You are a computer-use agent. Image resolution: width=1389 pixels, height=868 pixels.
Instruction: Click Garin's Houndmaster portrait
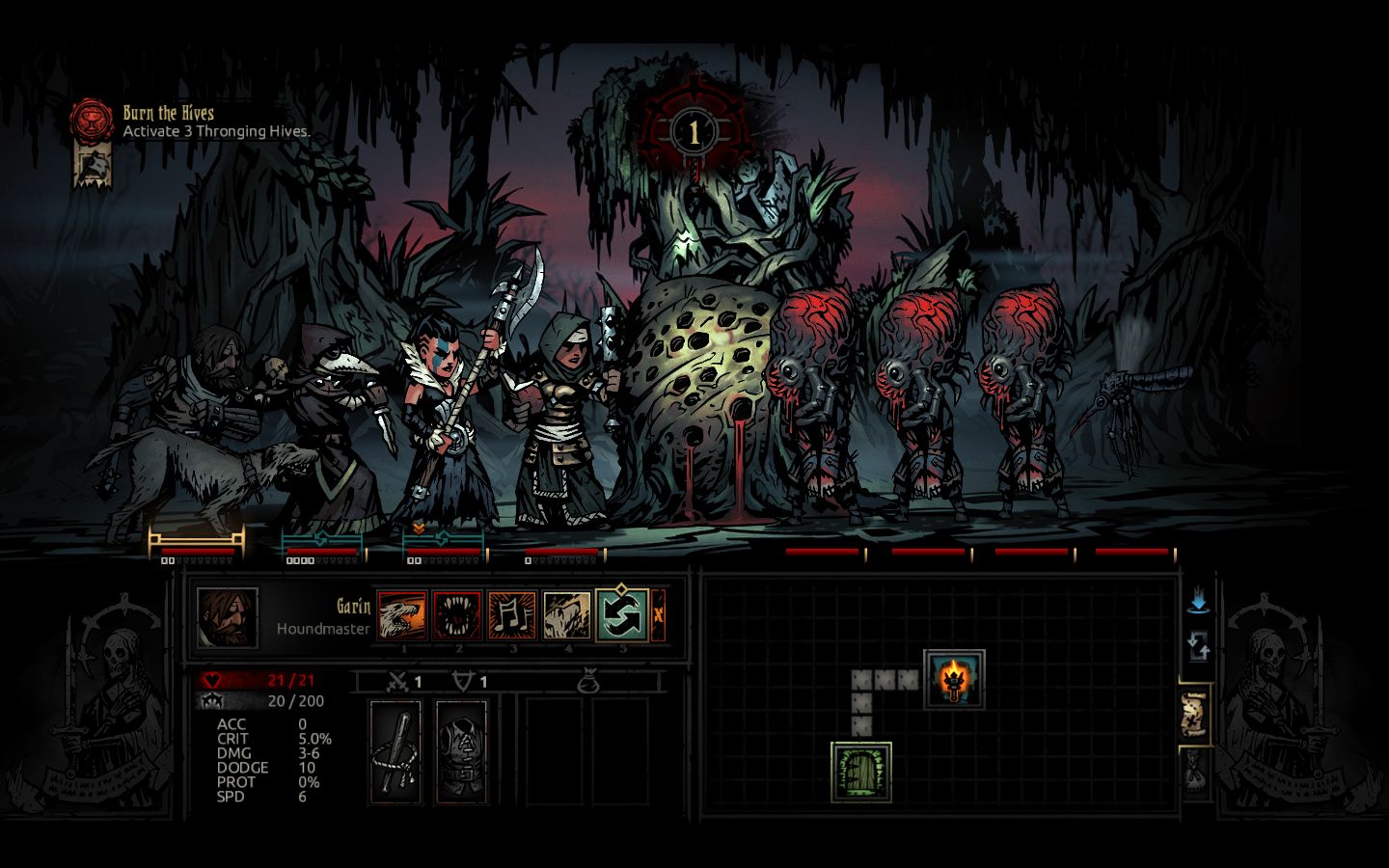pyautogui.click(x=228, y=617)
